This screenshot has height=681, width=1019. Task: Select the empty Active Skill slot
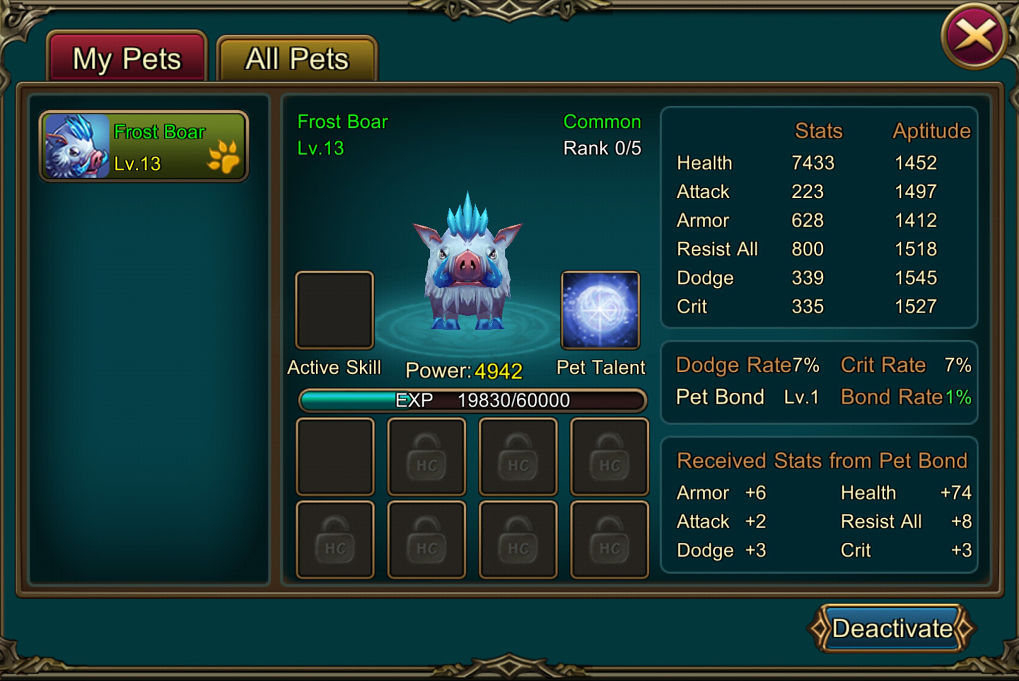pyautogui.click(x=335, y=310)
